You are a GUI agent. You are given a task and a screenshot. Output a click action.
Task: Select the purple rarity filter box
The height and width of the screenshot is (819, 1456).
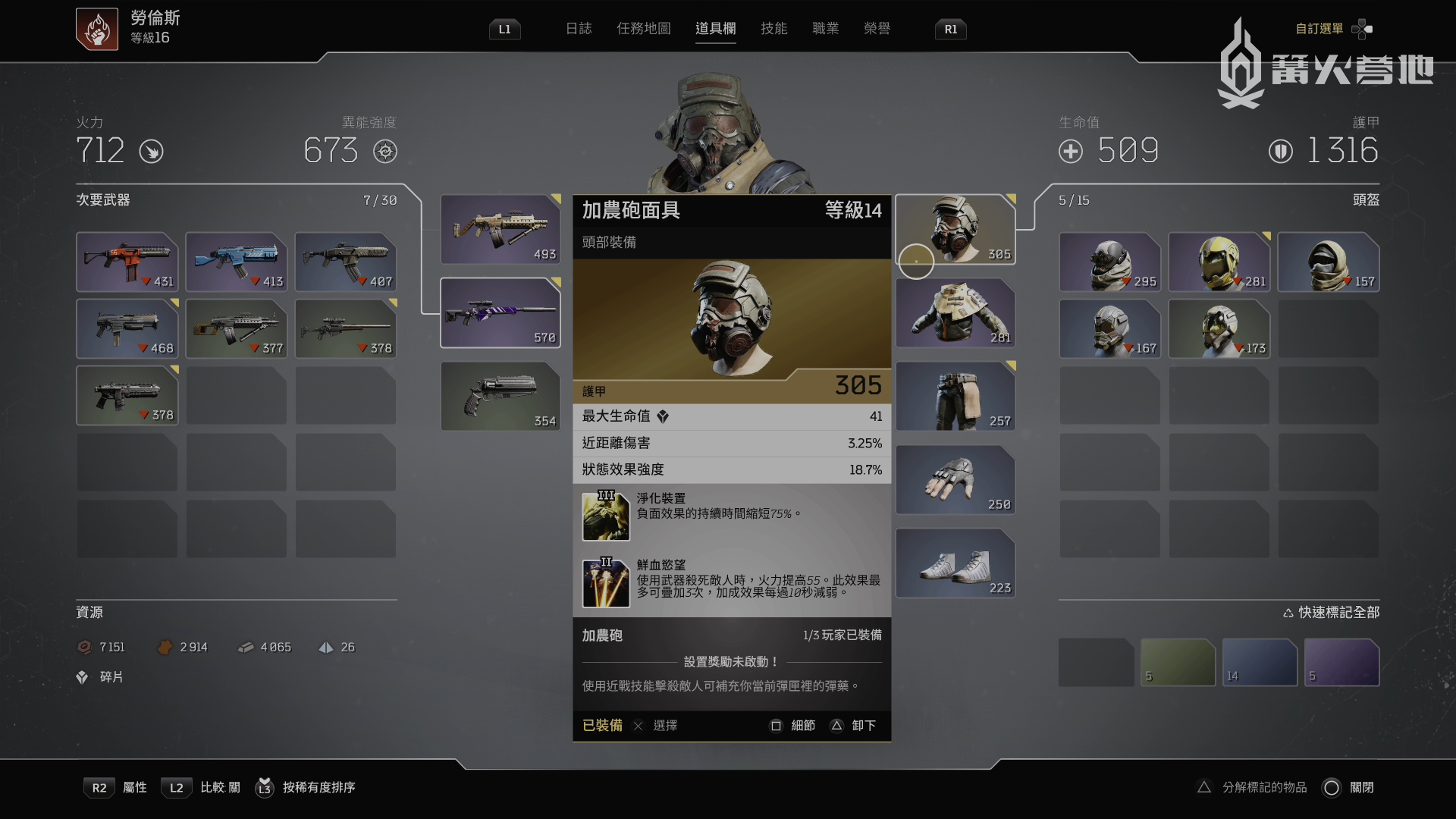click(x=1341, y=662)
